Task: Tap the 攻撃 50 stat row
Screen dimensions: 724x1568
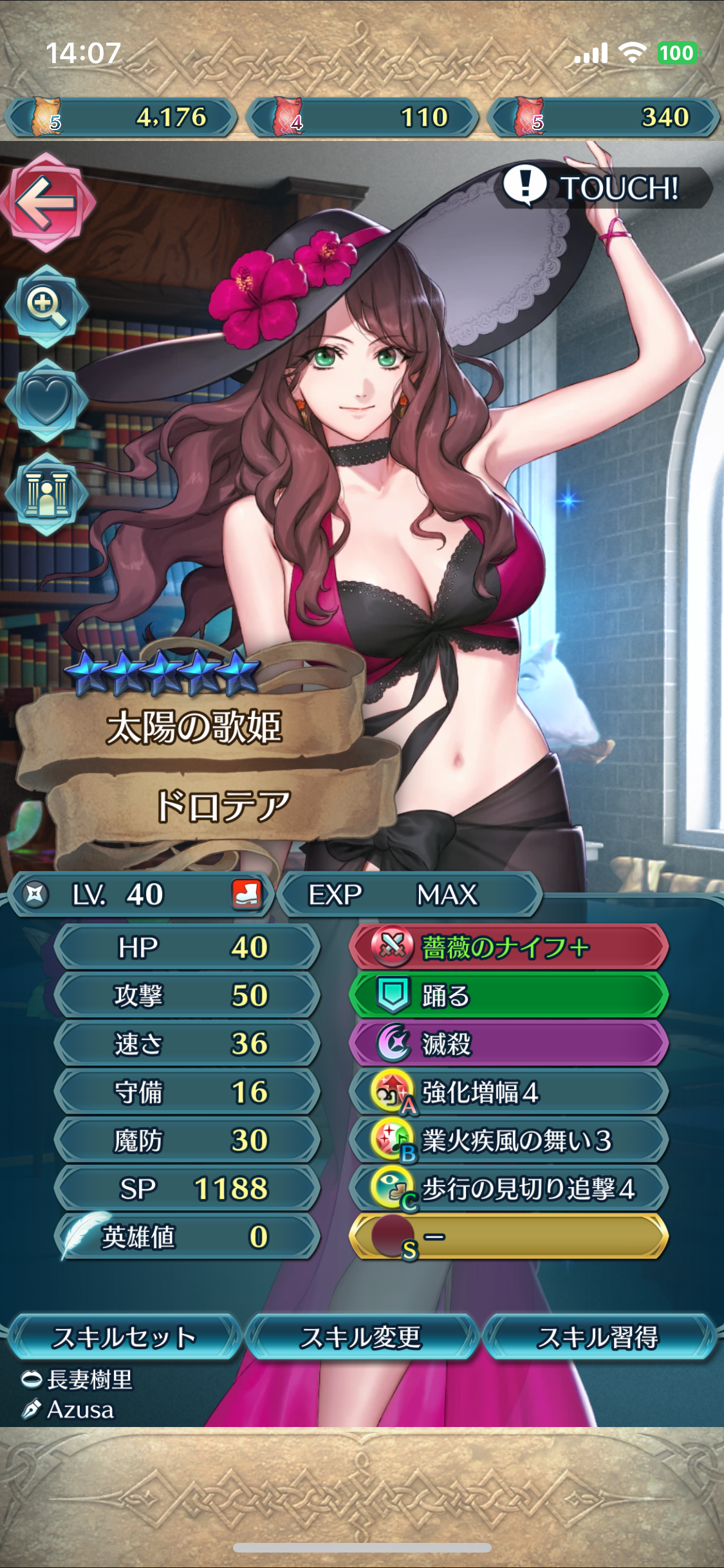Action: [x=187, y=995]
